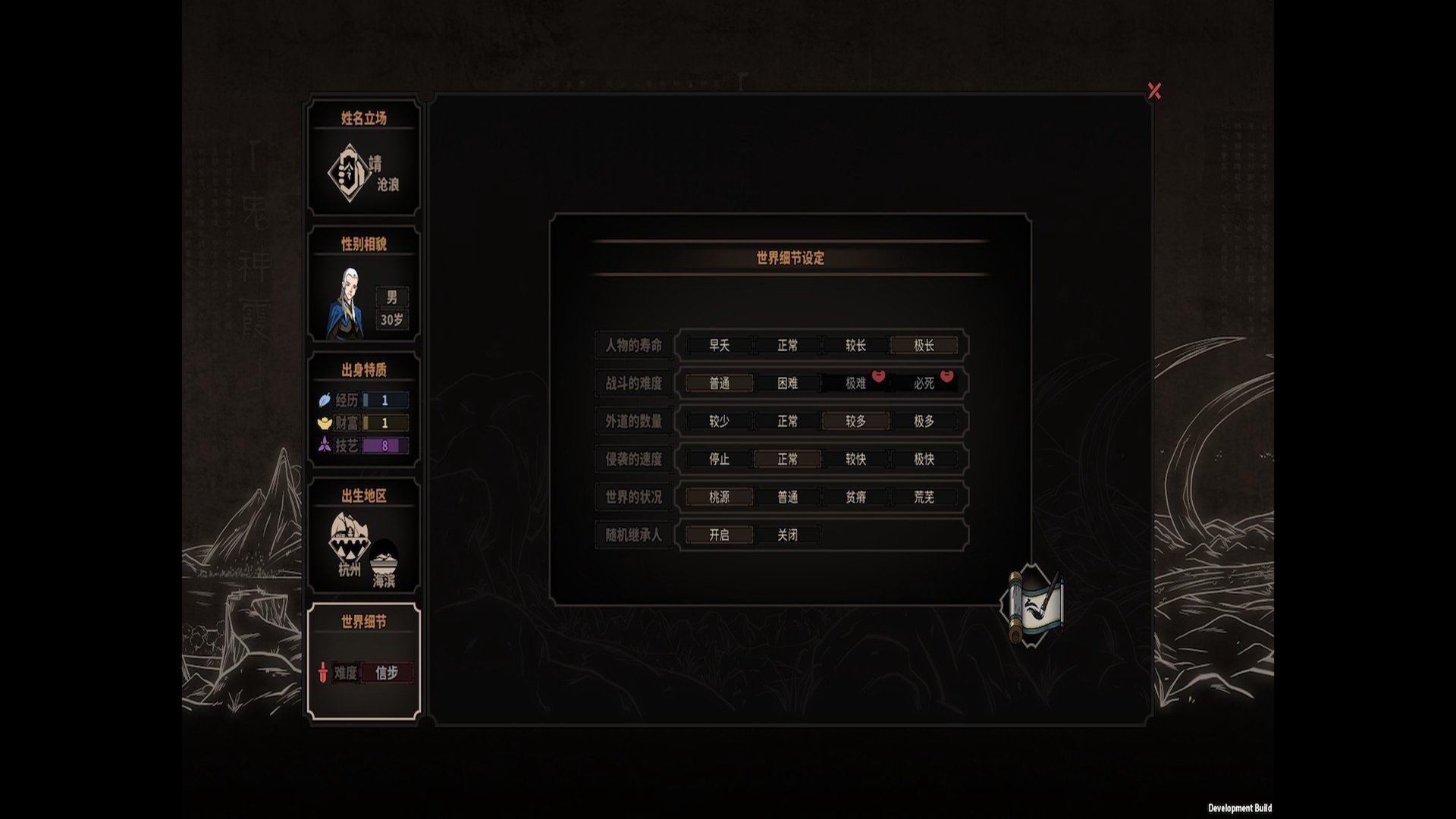Set invasion speed to 极快

click(924, 460)
